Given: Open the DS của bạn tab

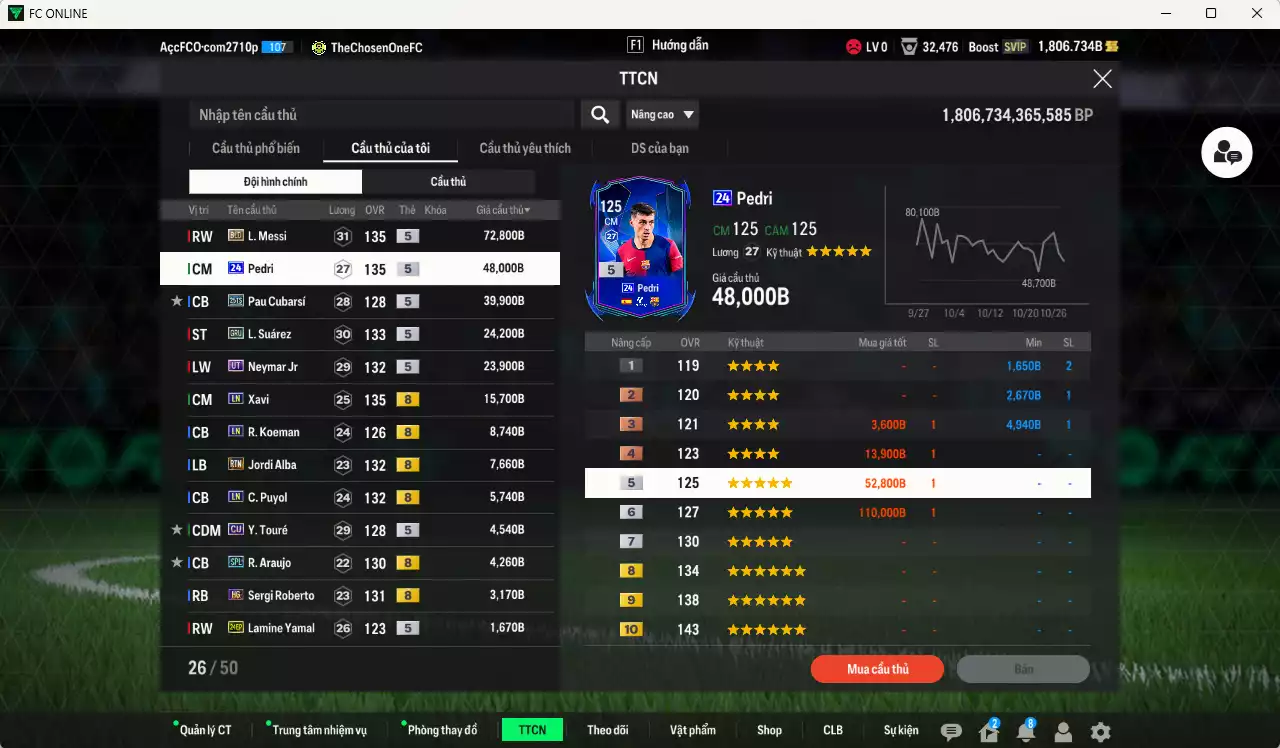Looking at the screenshot, I should pyautogui.click(x=659, y=148).
